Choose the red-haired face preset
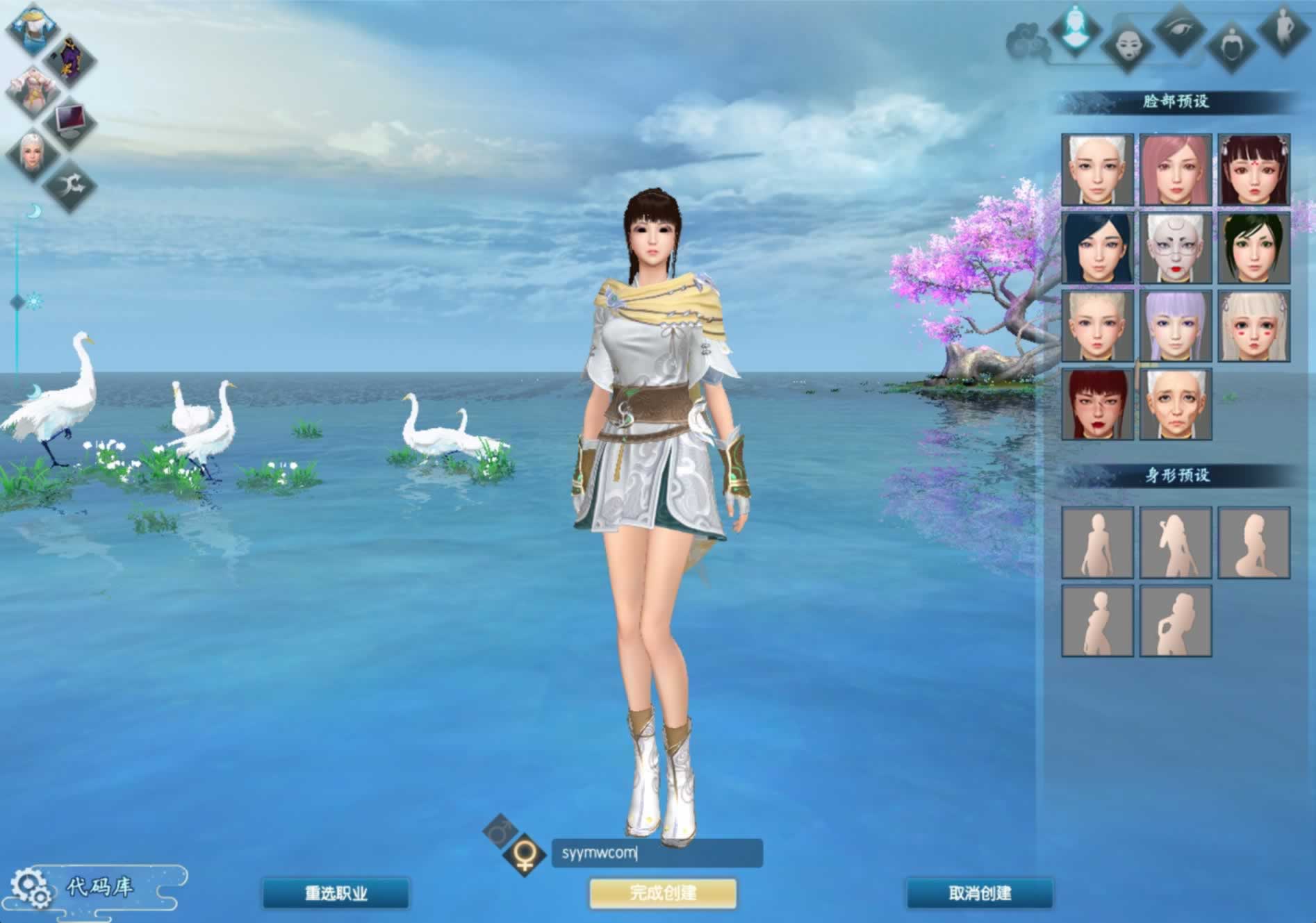Image resolution: width=1316 pixels, height=923 pixels. pyautogui.click(x=1097, y=404)
